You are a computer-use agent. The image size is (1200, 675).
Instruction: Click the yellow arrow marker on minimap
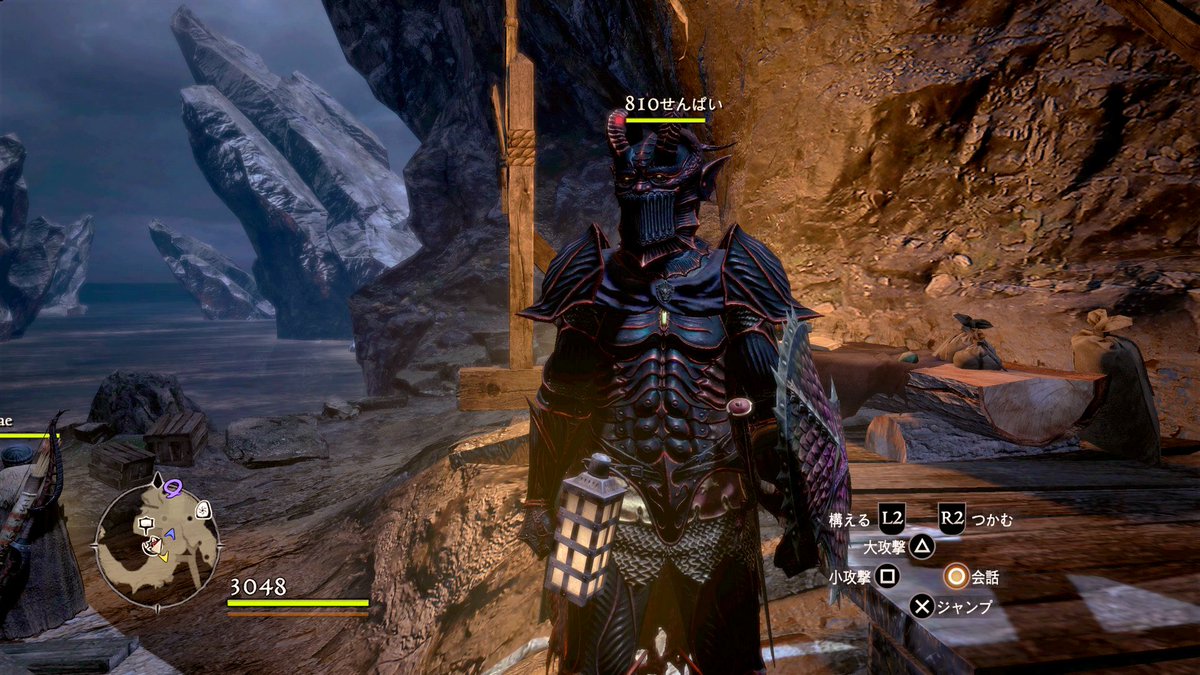pos(163,553)
